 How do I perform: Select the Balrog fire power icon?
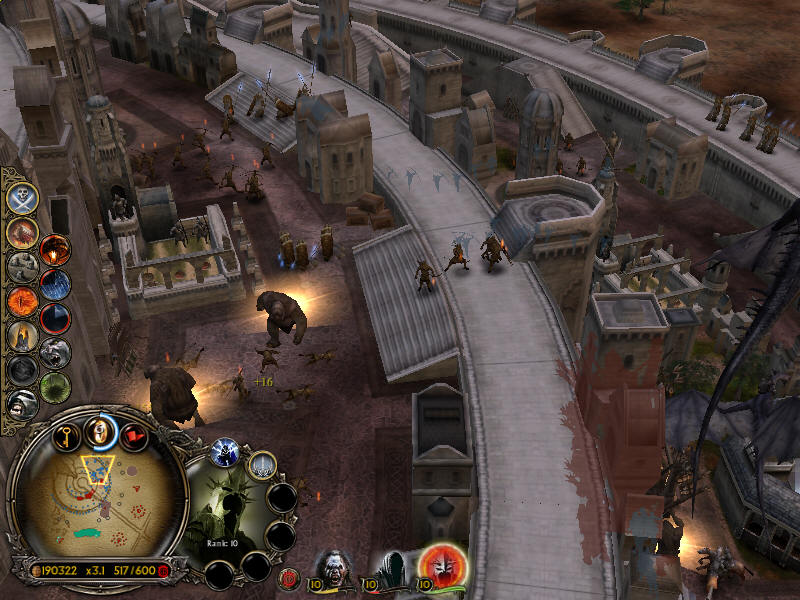tap(54, 250)
